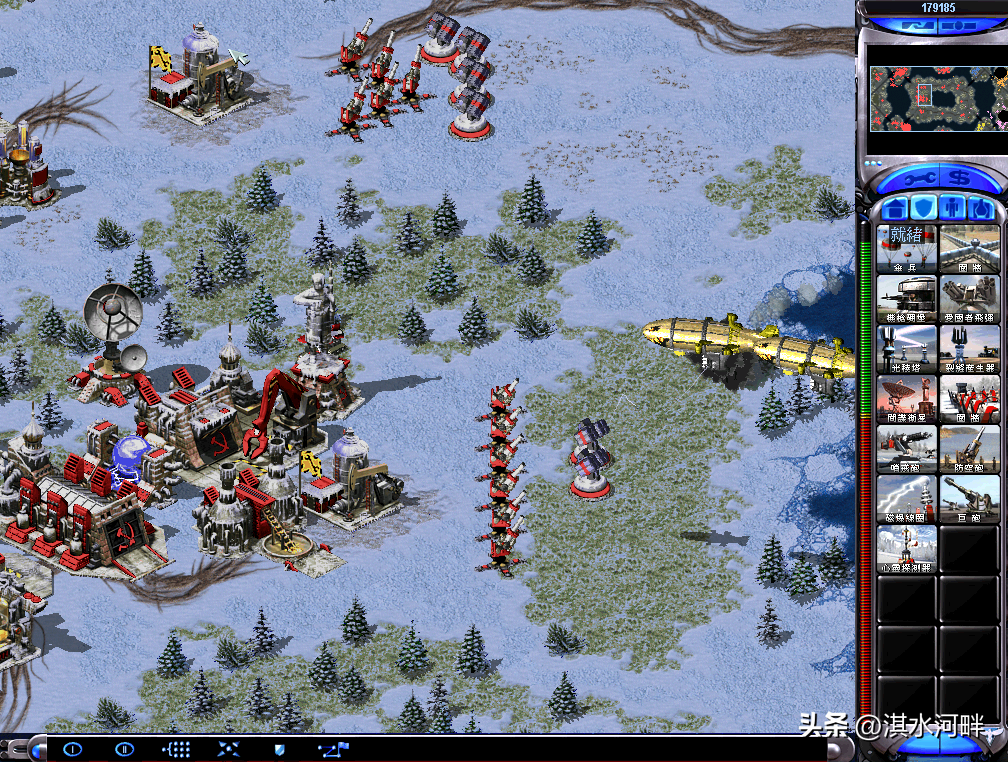
Task: Open the infantry build tab
Action: [951, 208]
